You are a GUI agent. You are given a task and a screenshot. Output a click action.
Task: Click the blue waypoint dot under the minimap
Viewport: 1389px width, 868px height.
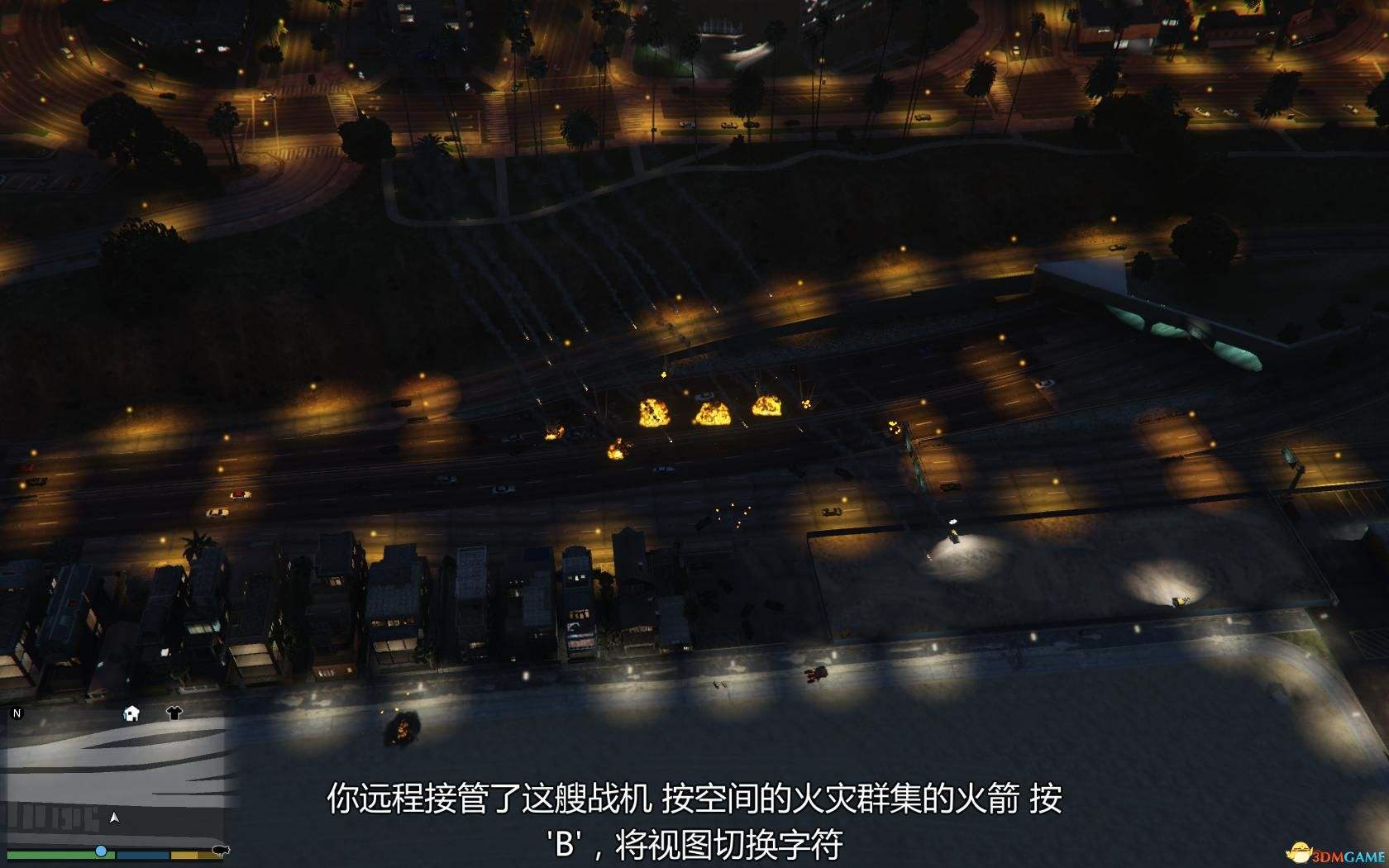pos(101,851)
